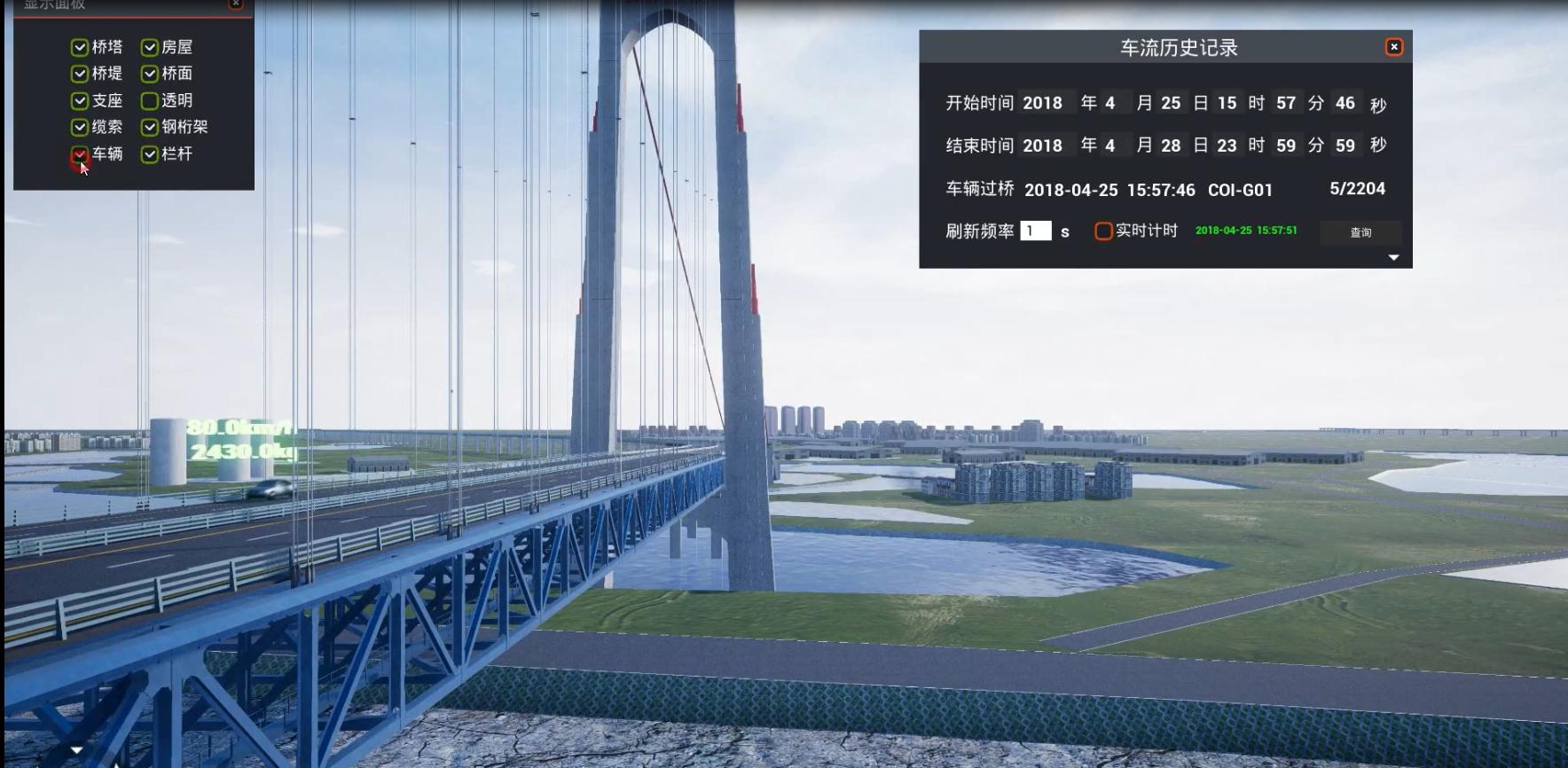This screenshot has width=1568, height=768.
Task: Uncheck the 缆索 layer
Action: pos(80,128)
